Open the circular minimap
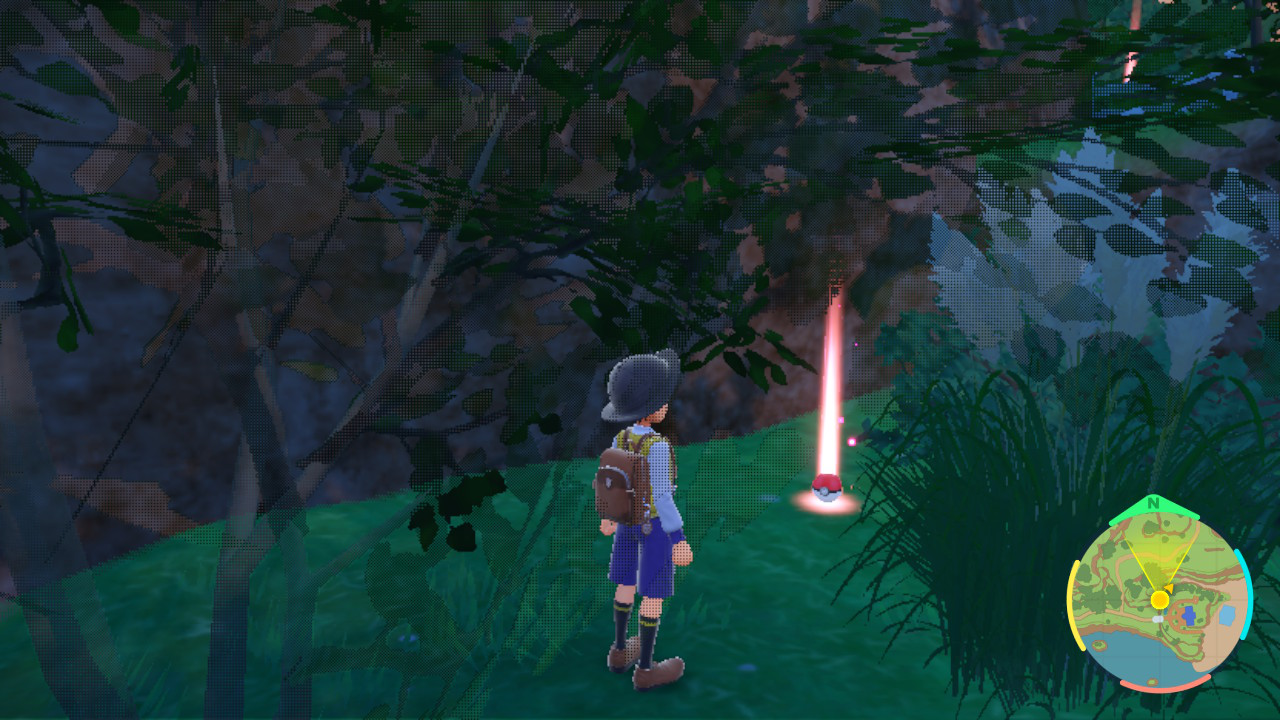This screenshot has height=720, width=1280. [x=1160, y=599]
